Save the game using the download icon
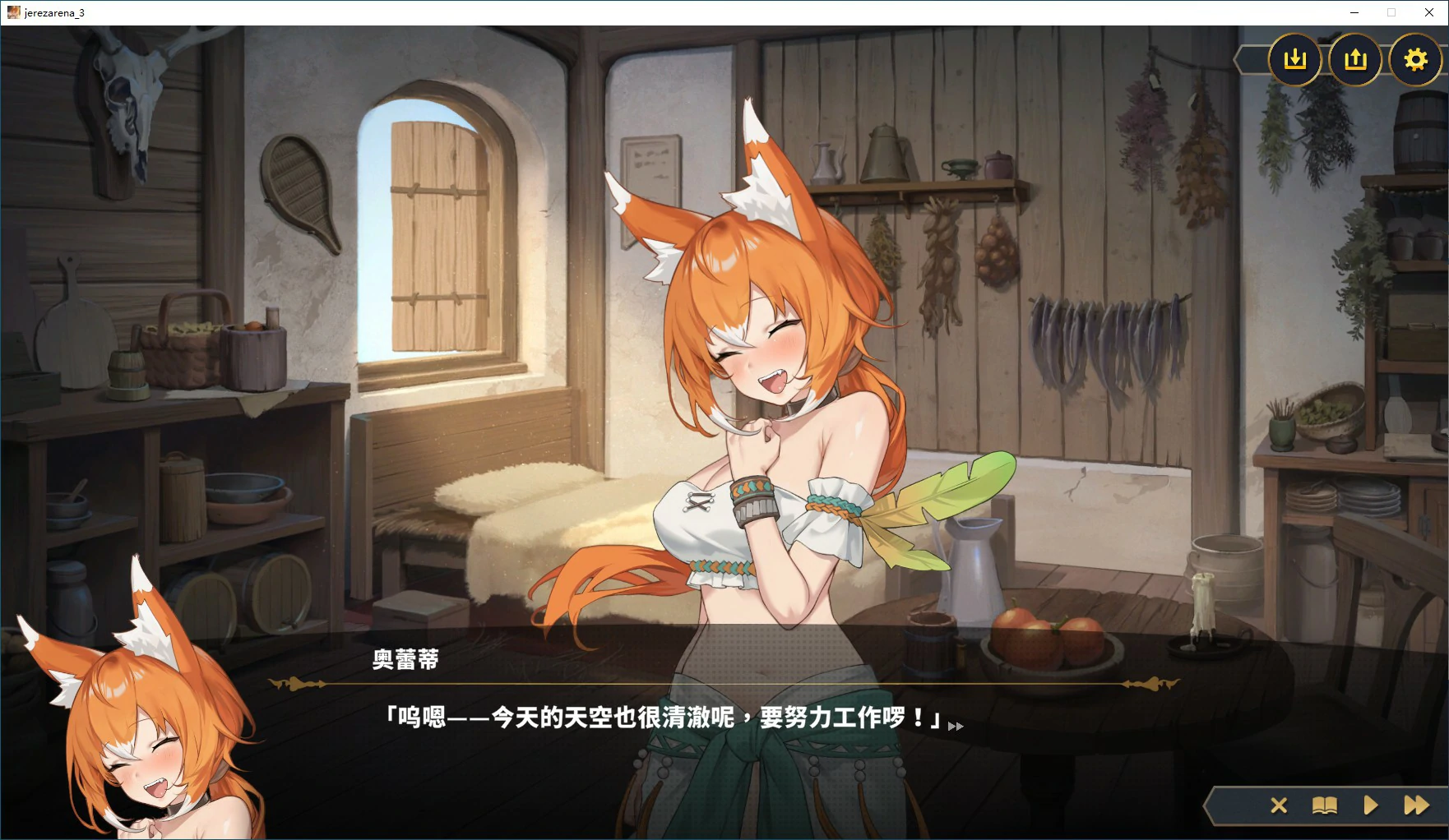The height and width of the screenshot is (840, 1449). pyautogui.click(x=1295, y=59)
